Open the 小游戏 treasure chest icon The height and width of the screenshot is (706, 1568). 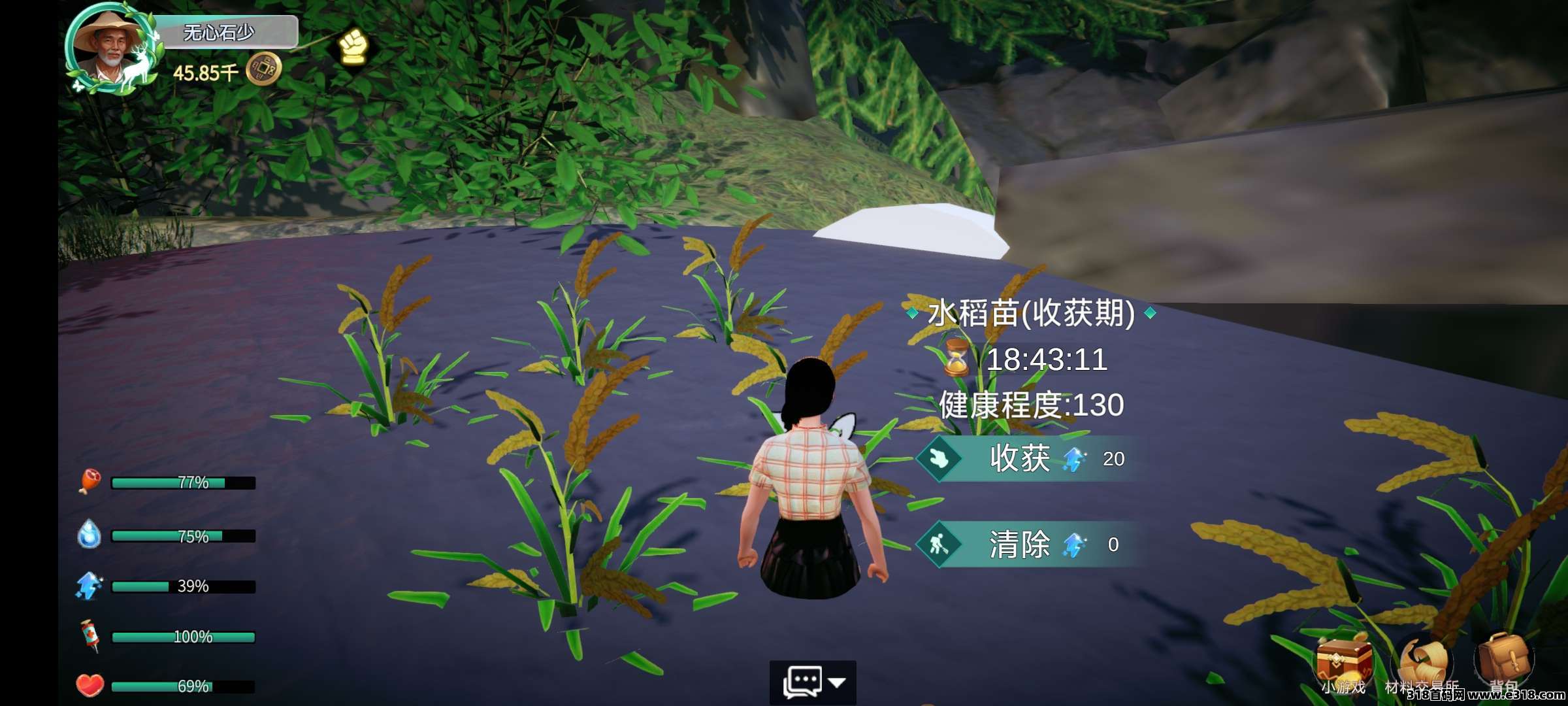coord(1343,662)
